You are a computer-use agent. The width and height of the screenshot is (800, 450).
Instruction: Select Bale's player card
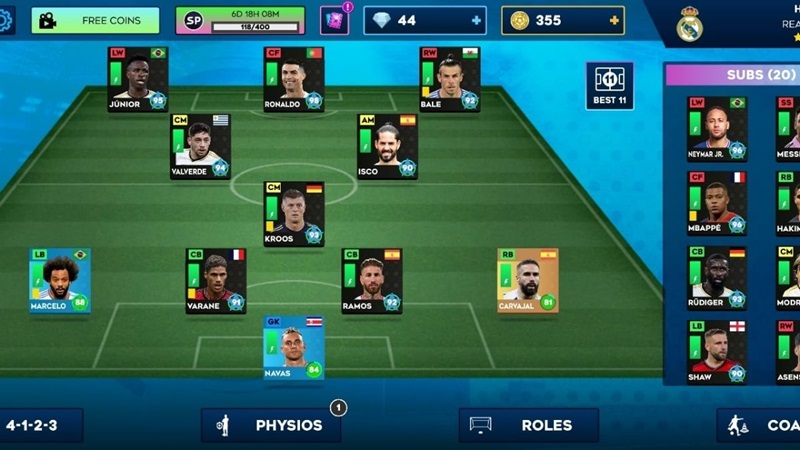[x=449, y=78]
